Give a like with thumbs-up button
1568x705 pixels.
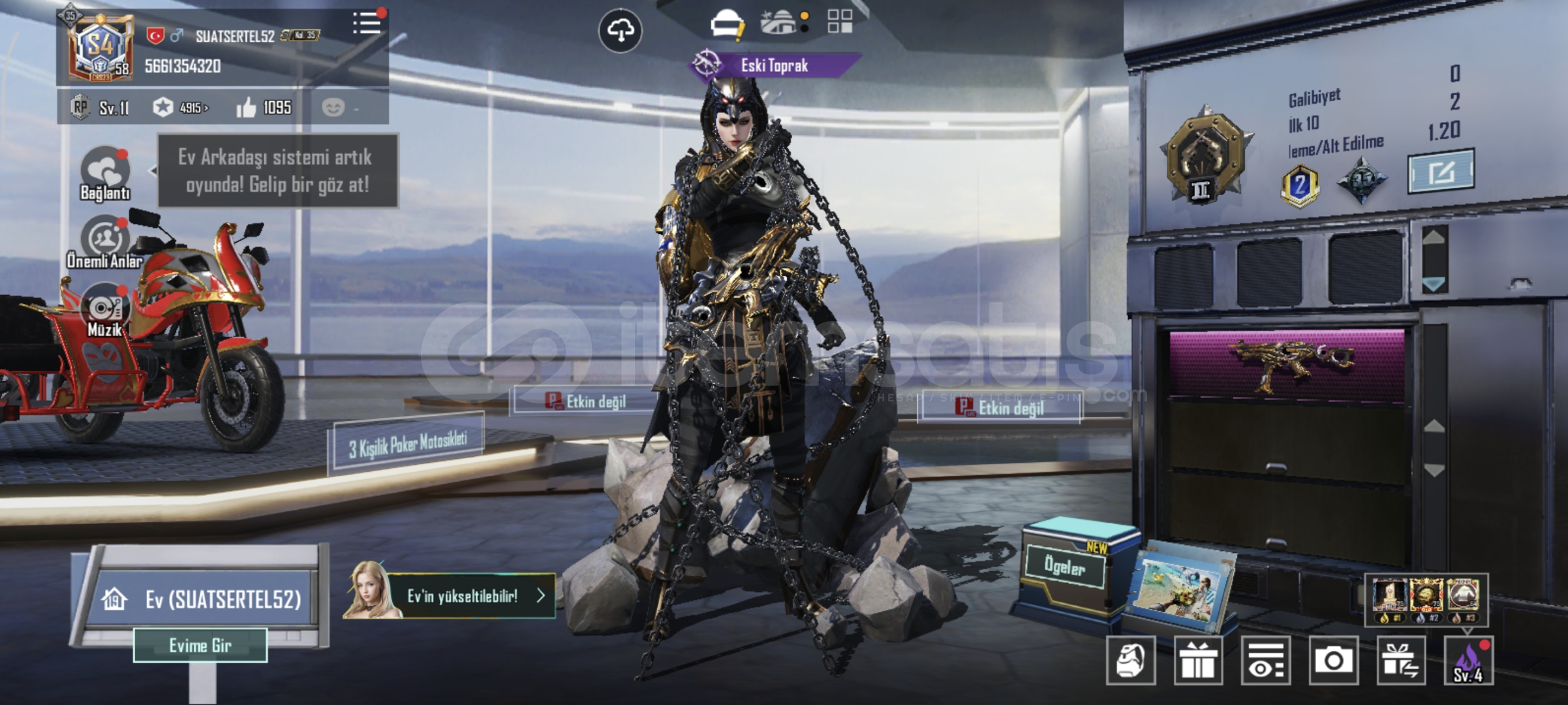point(247,108)
